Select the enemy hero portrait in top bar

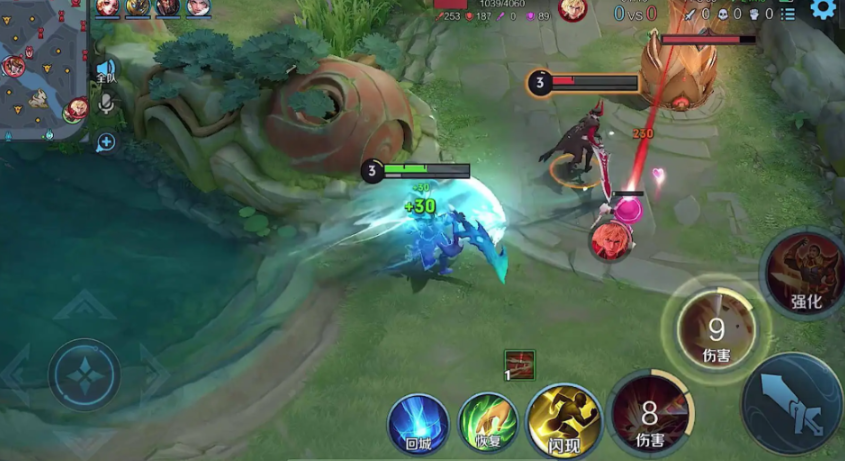[x=572, y=10]
